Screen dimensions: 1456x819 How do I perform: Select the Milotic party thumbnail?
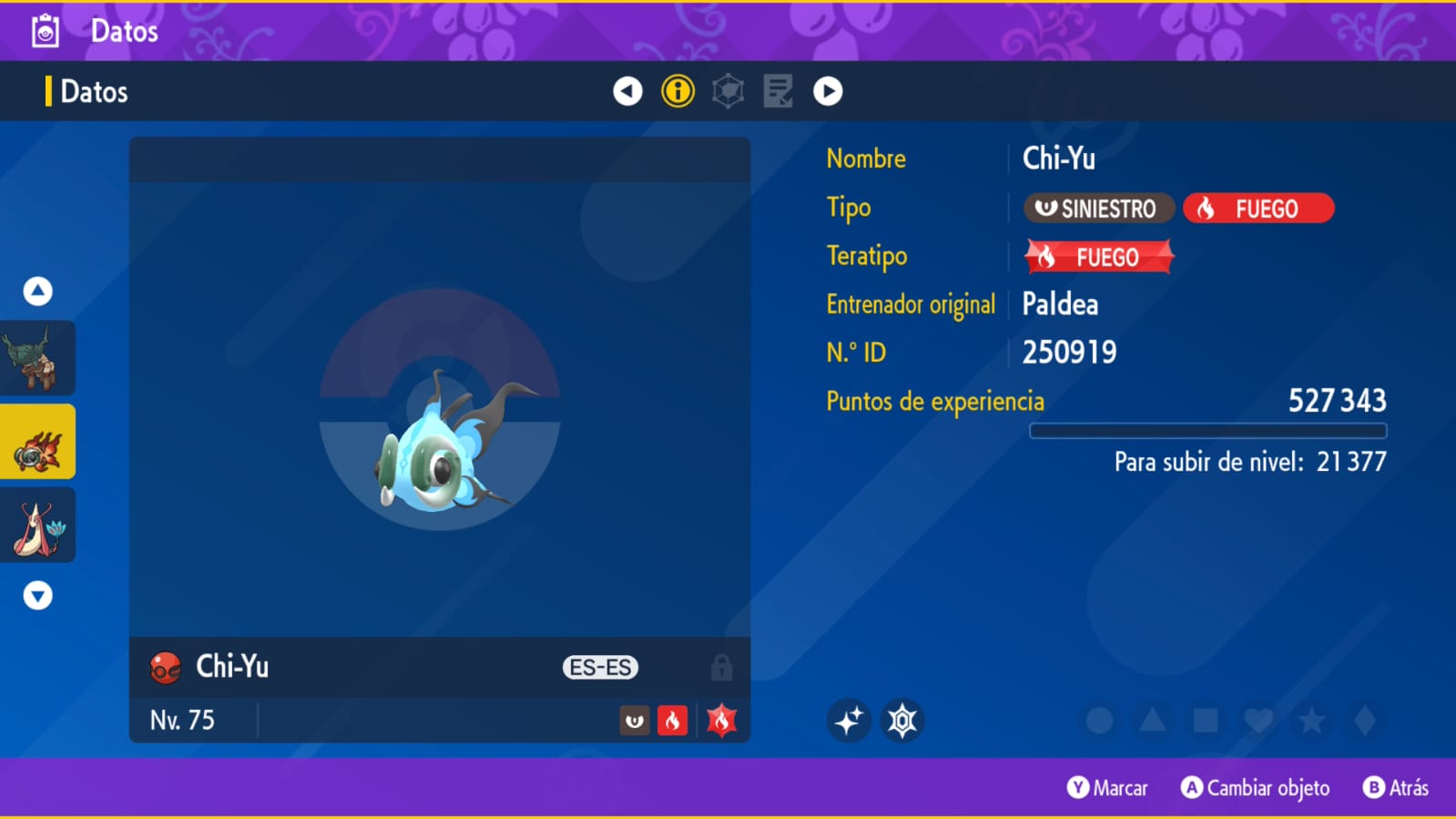37,526
